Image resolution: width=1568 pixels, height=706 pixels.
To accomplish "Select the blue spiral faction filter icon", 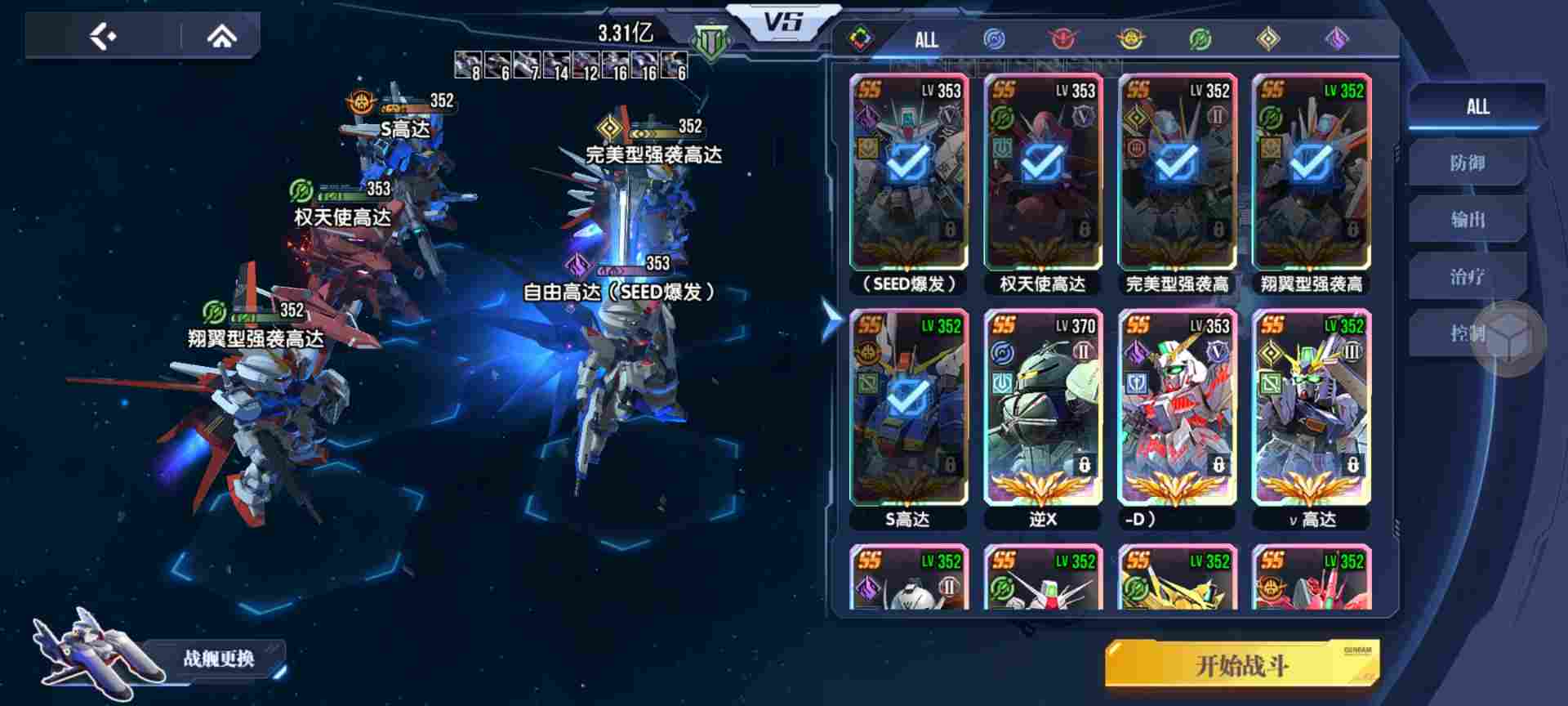I will [x=995, y=38].
